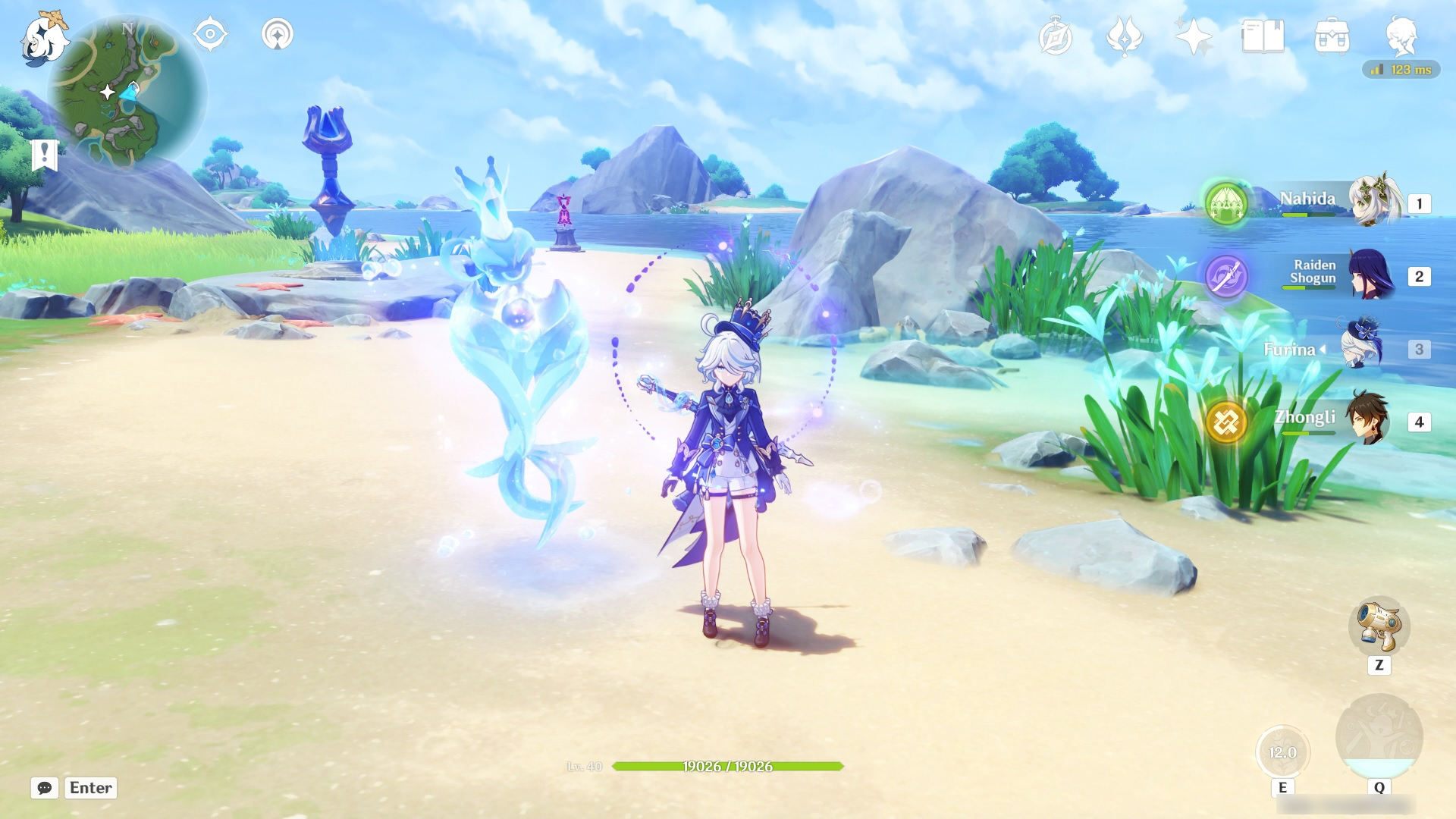Viewport: 1456px width, 819px height.
Task: Open the quest exclamation bookmark
Action: (x=45, y=155)
